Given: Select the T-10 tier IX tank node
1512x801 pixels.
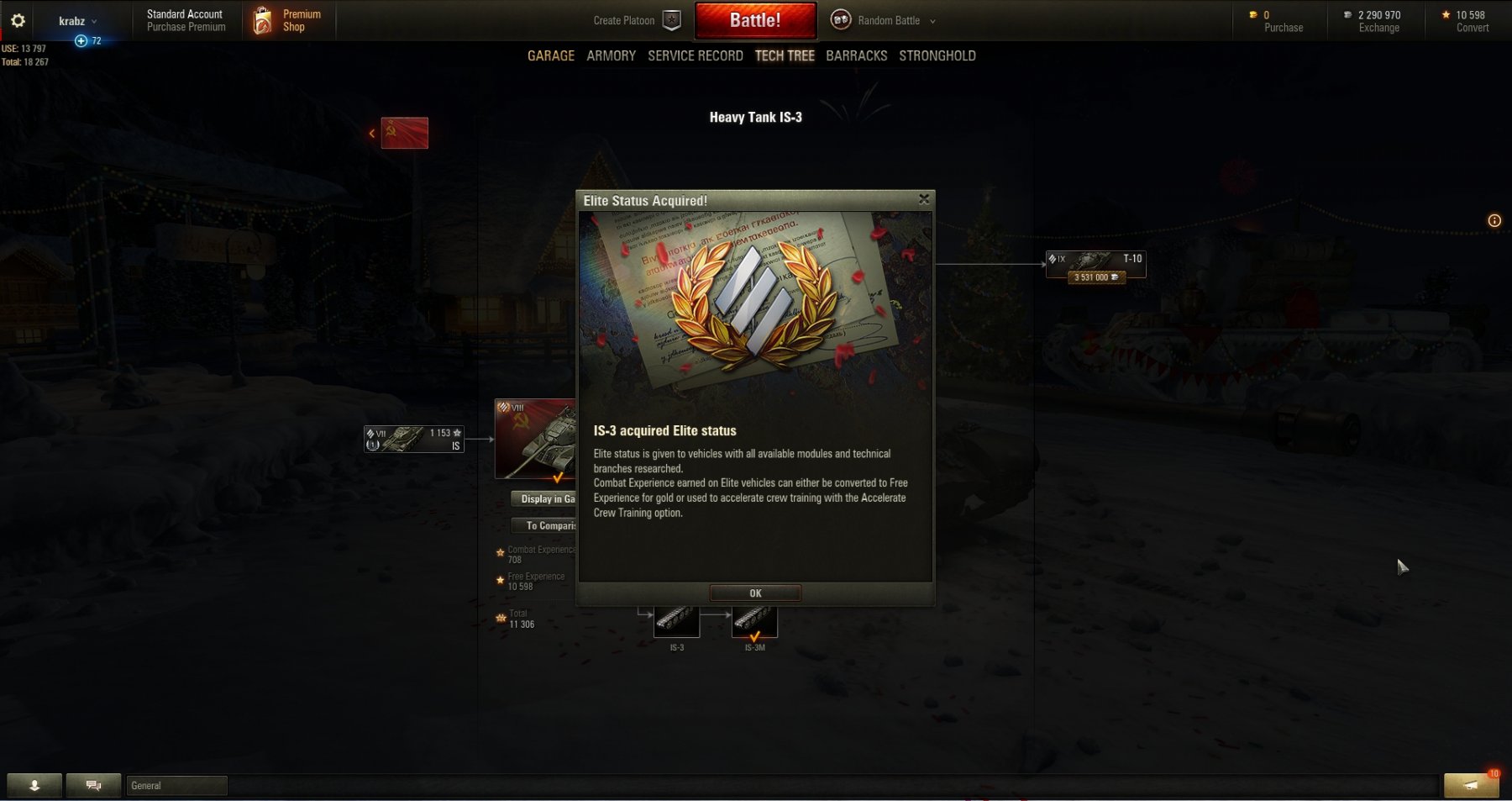Looking at the screenshot, I should [x=1095, y=264].
